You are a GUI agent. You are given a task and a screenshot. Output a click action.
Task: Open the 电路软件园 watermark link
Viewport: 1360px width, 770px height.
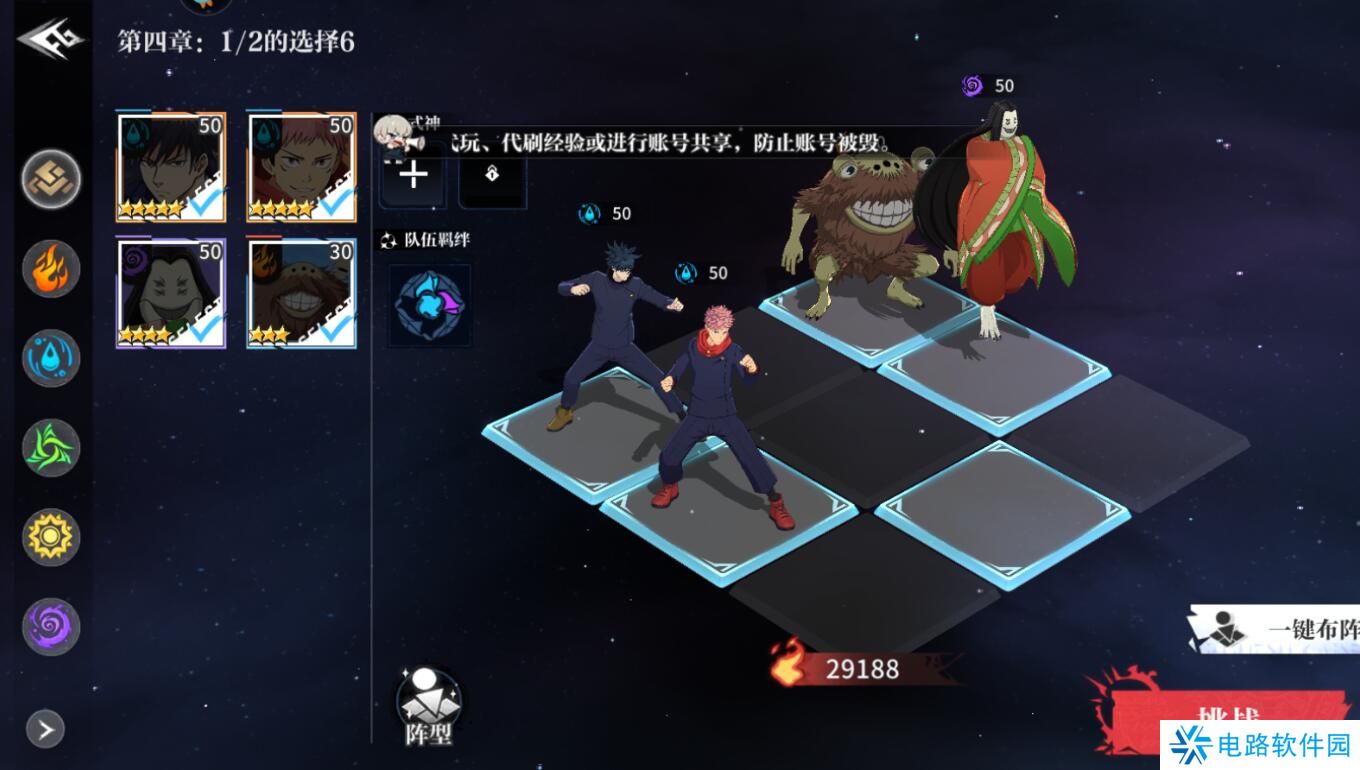1256,746
